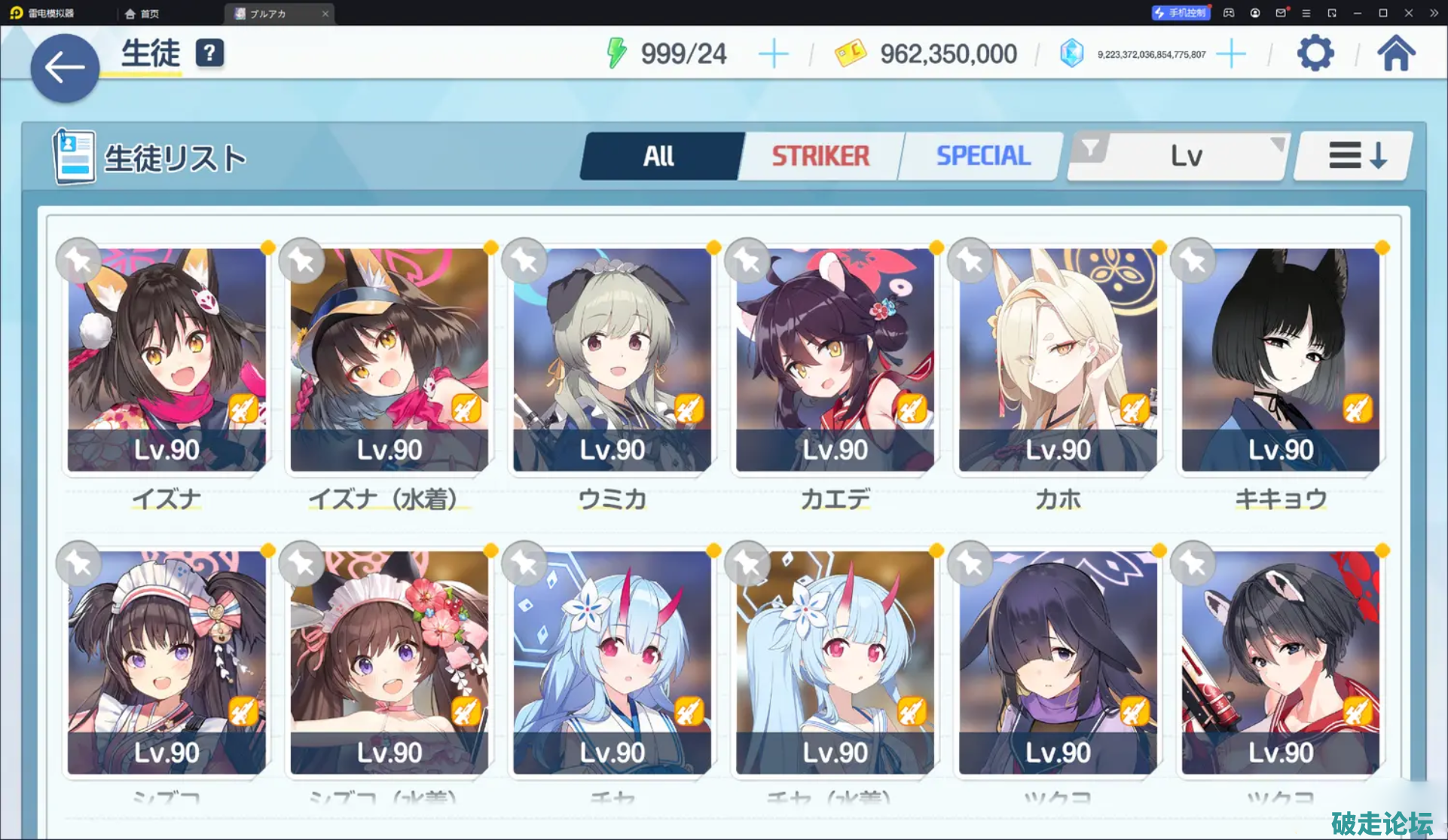Return to the home lobby
The width and height of the screenshot is (1448, 840).
click(x=1396, y=53)
